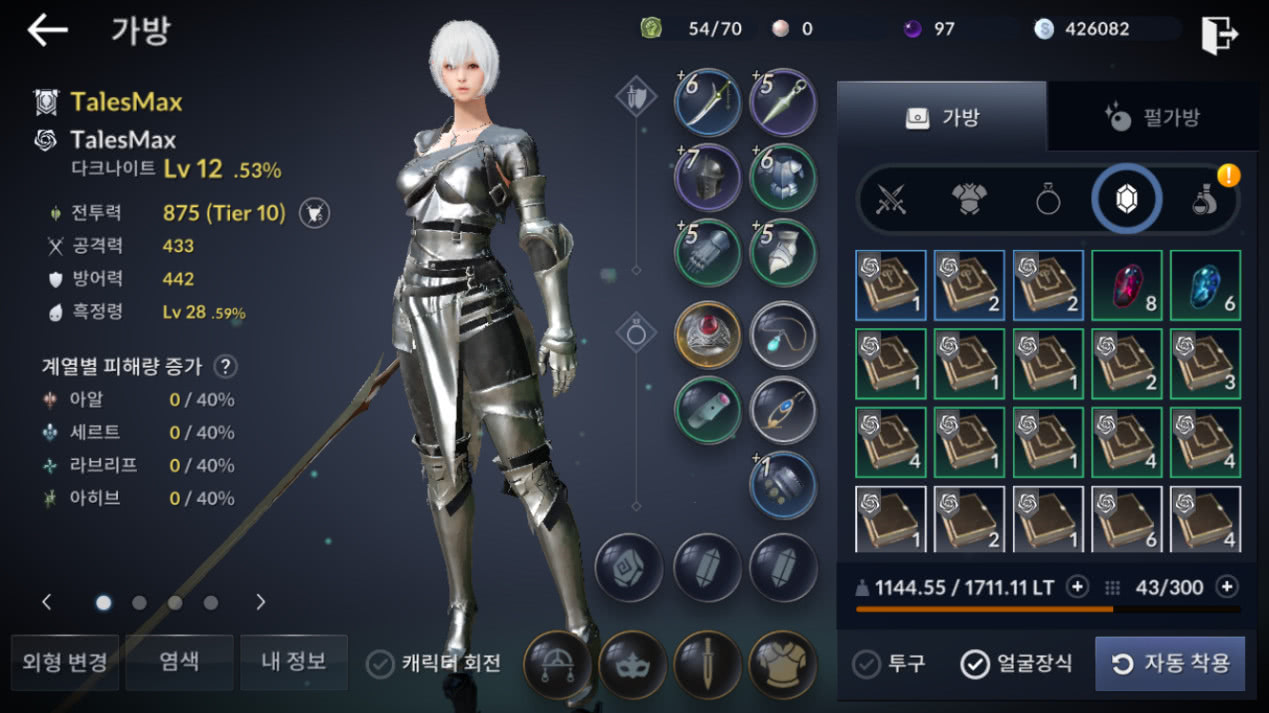Open potion filter with exclamation badge
Screen dimensions: 1269x713
pos(1206,199)
